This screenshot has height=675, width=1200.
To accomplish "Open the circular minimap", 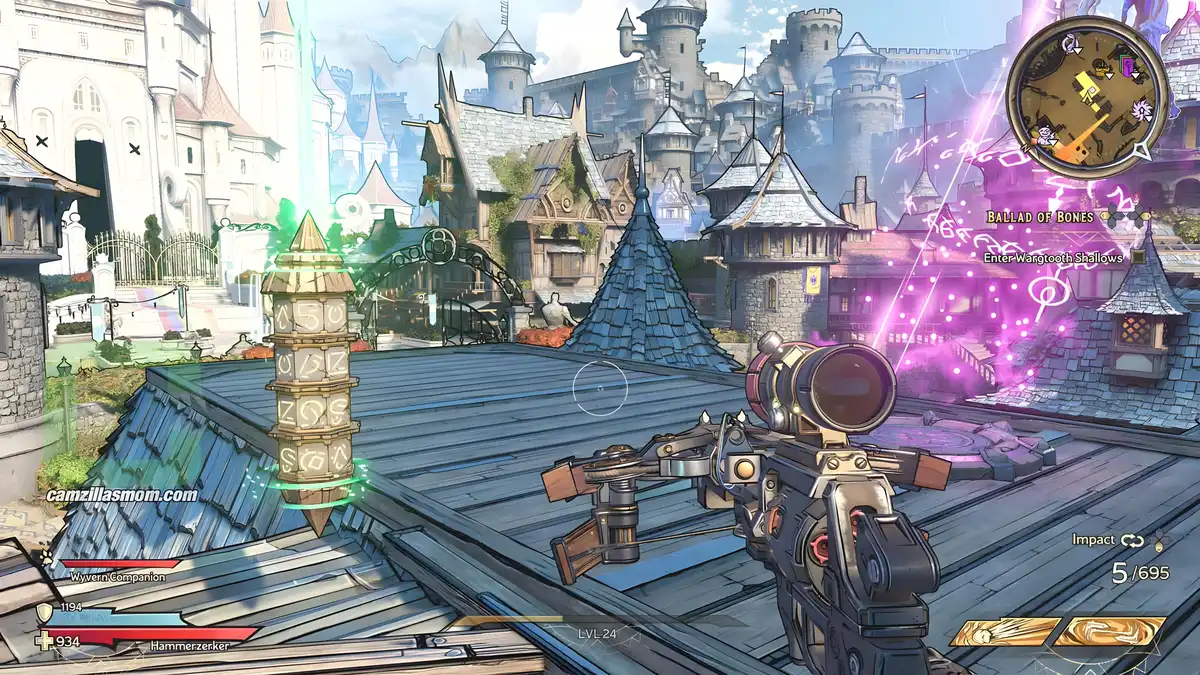I will [x=1087, y=96].
